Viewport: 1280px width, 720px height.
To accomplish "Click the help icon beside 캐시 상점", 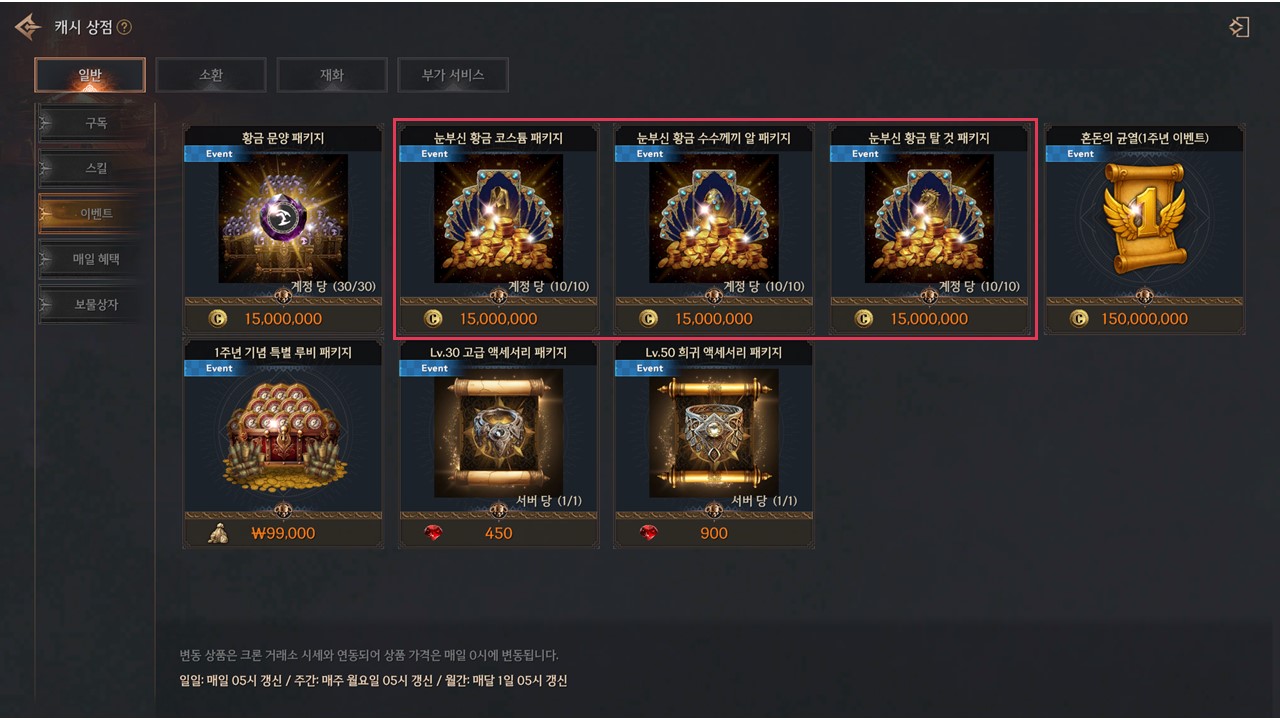I will 124,27.
